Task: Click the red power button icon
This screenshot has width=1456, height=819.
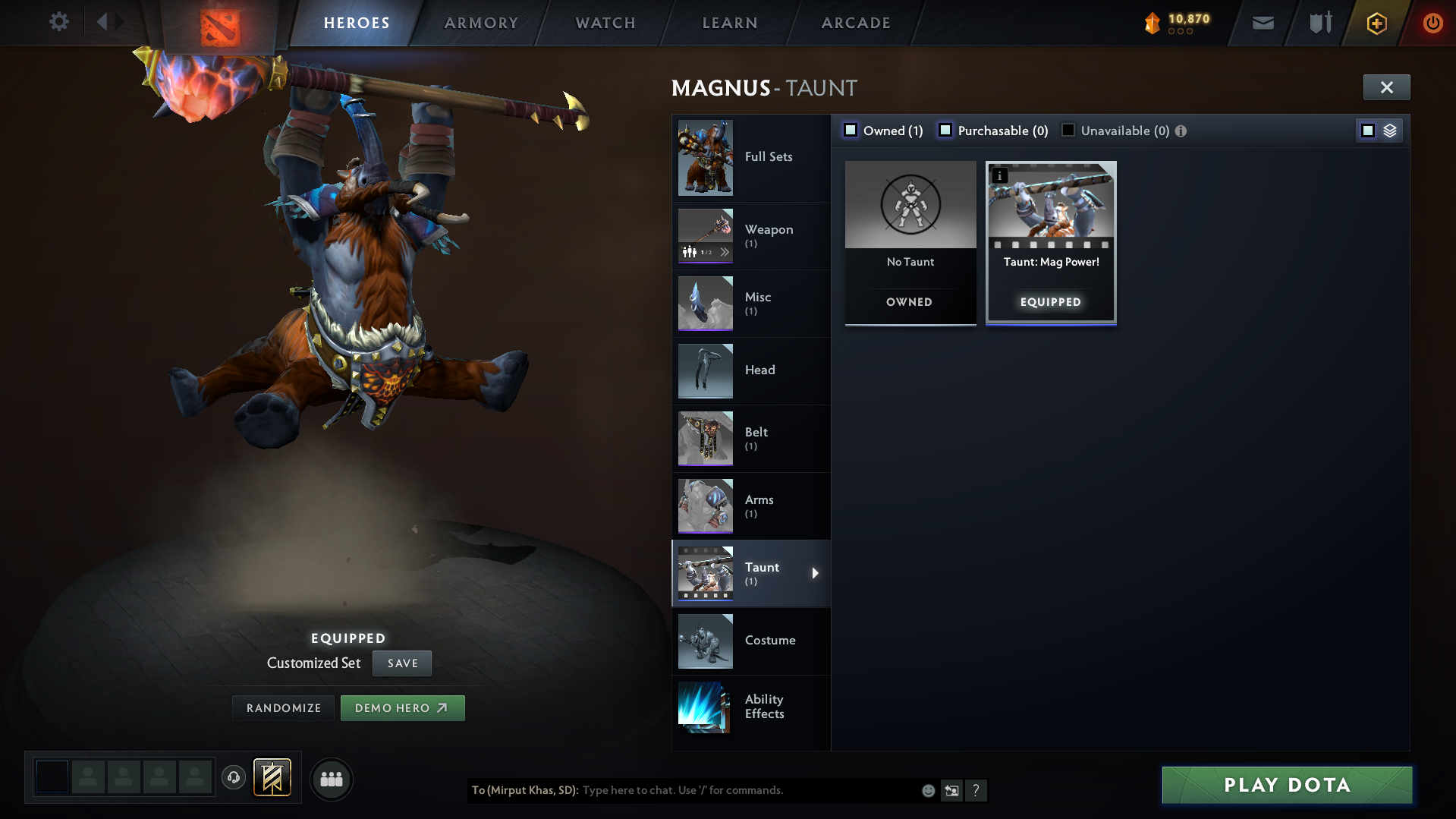Action: [1432, 23]
